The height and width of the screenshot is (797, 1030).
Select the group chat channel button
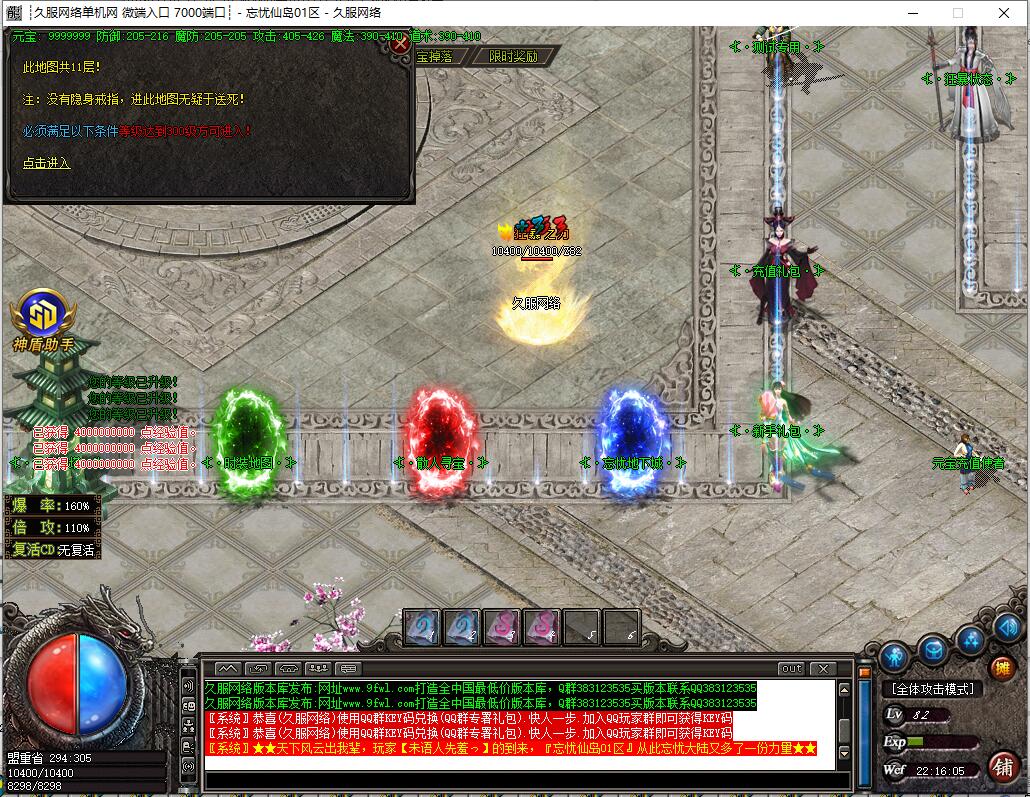coord(319,668)
